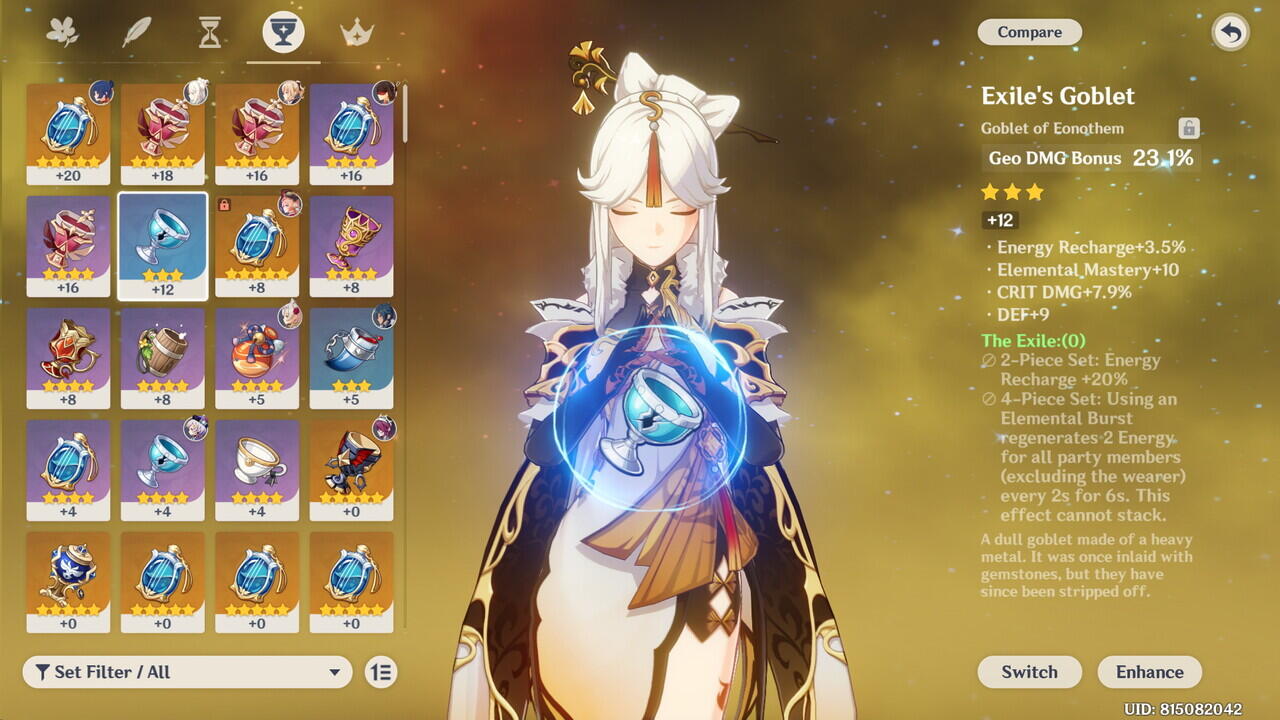
Task: Pick the +5 orange teapot goblet
Action: pyautogui.click(x=257, y=357)
